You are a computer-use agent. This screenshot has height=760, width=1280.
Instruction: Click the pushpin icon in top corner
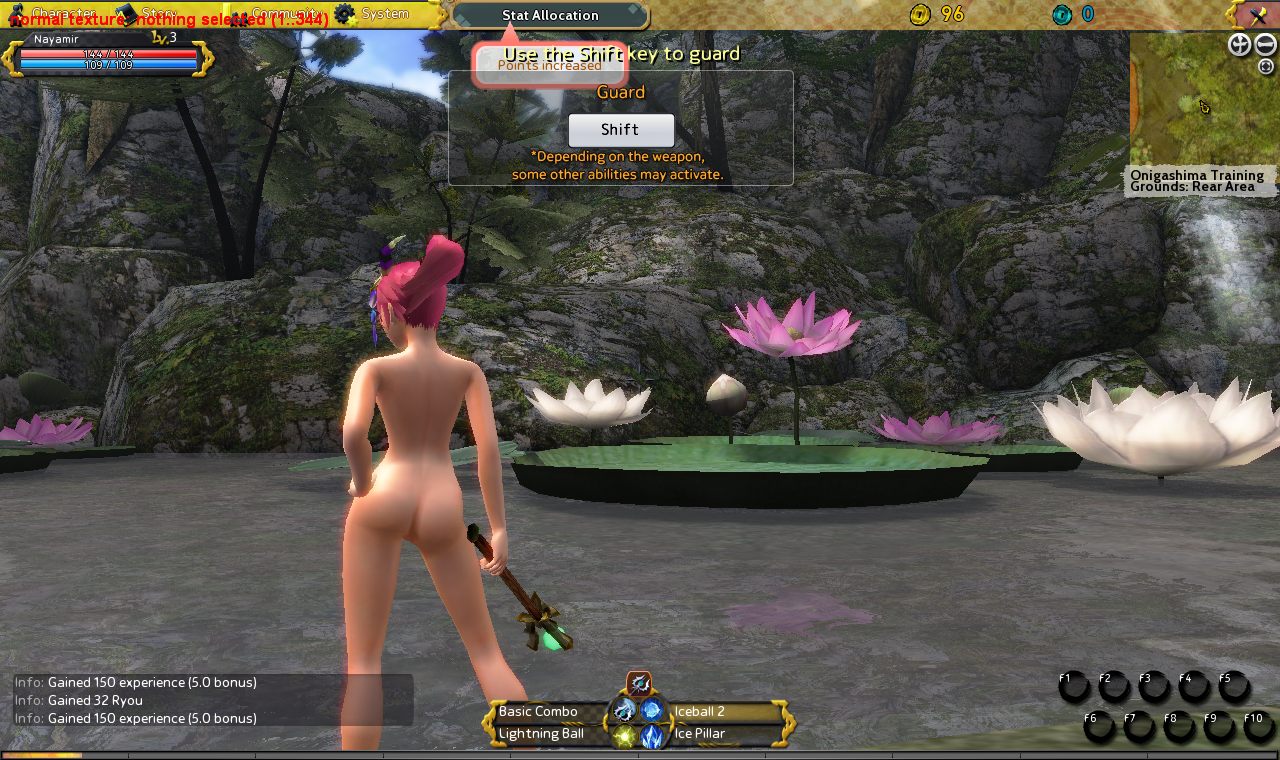point(1257,15)
